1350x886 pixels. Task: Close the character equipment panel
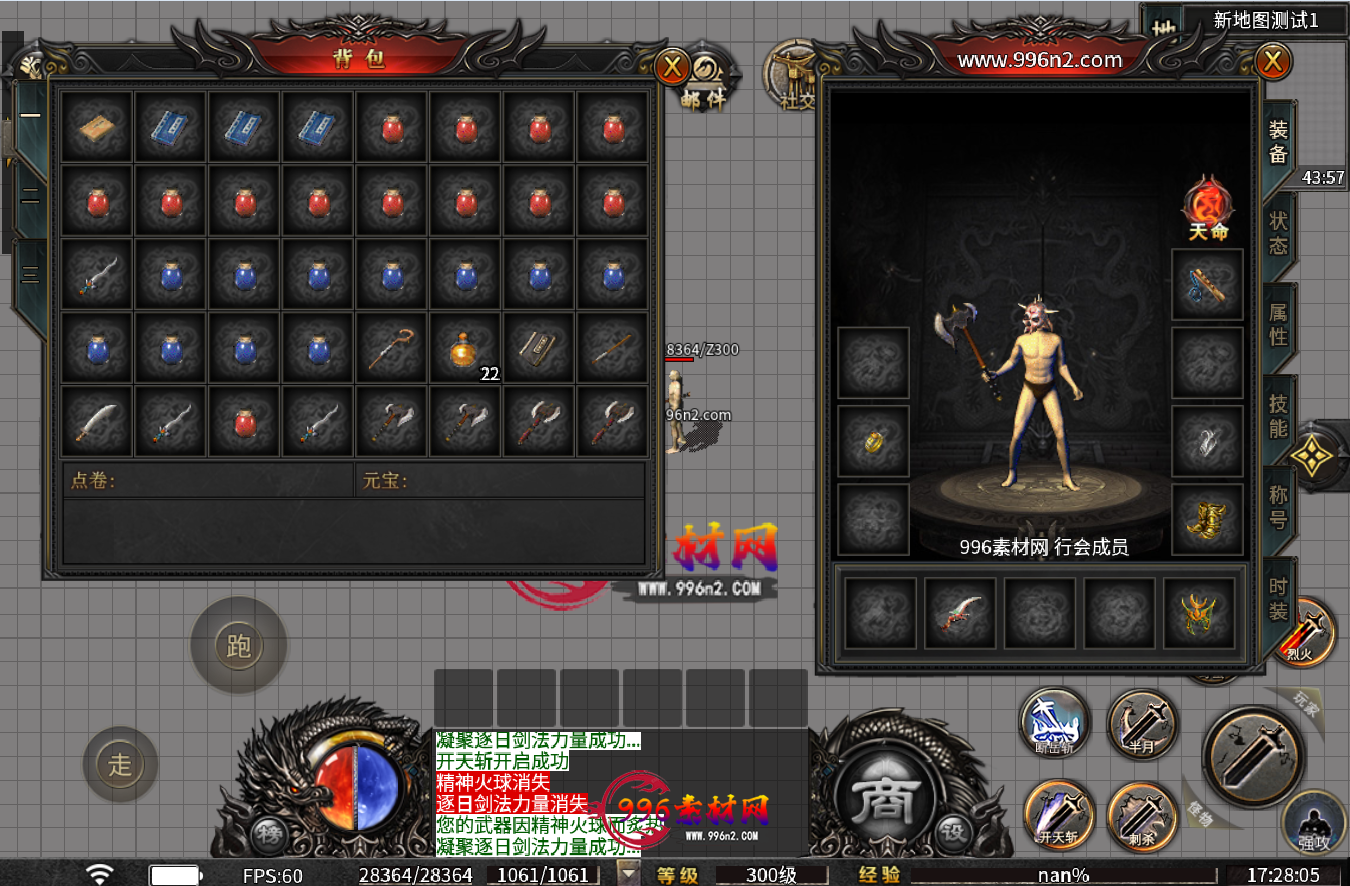point(1273,62)
